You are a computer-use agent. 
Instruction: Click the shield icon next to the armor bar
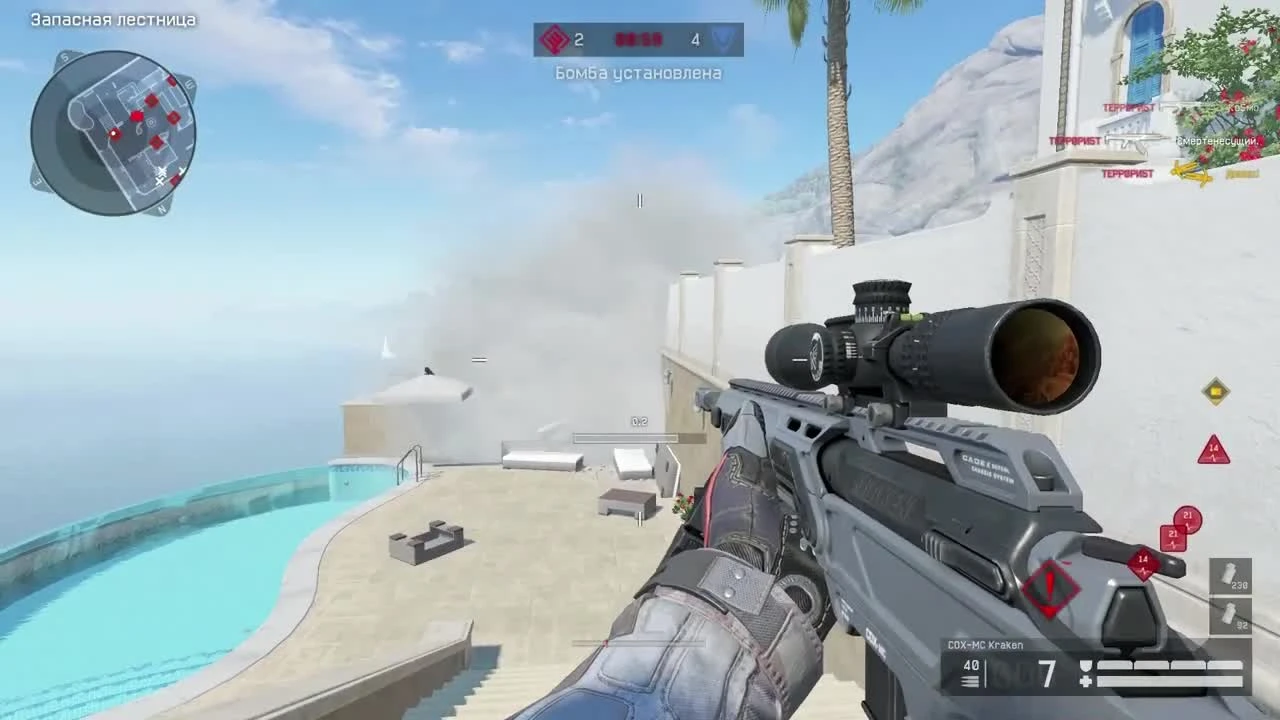click(x=1085, y=664)
